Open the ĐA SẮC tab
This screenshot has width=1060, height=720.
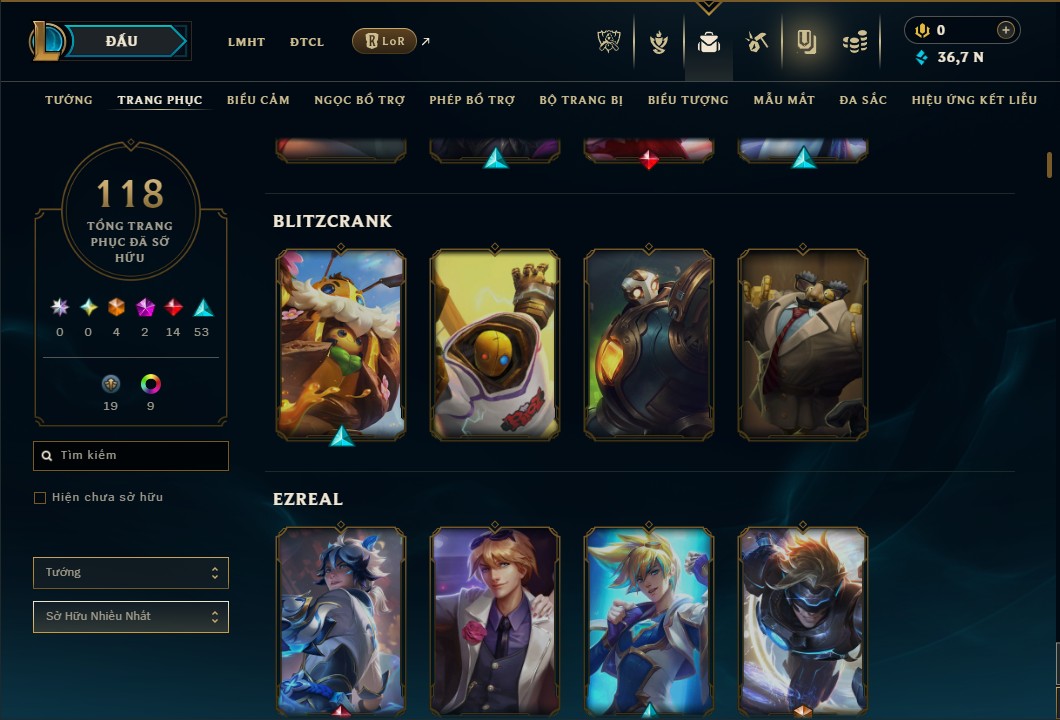tap(863, 100)
